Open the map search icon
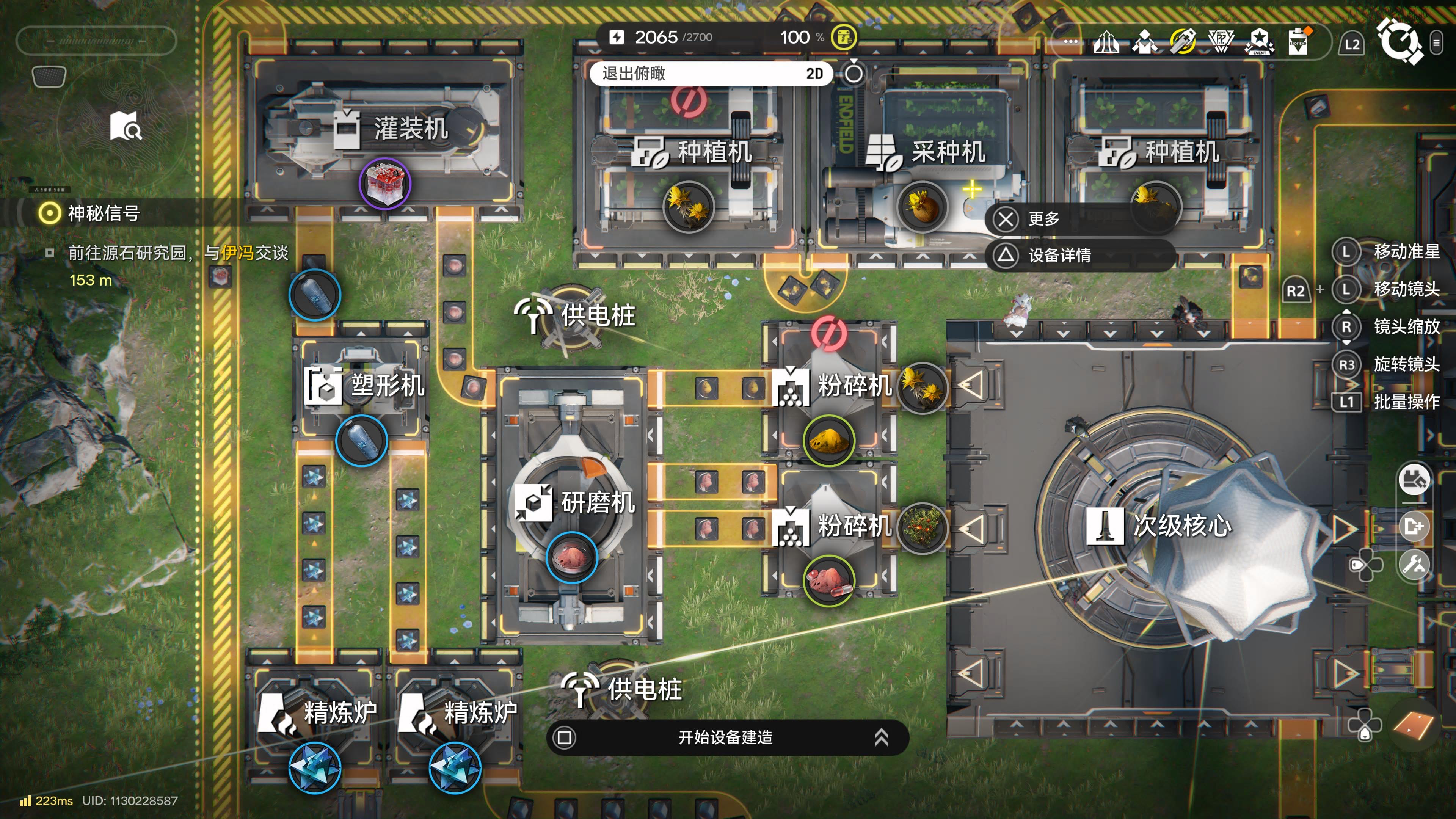The image size is (1456, 819). 126,126
